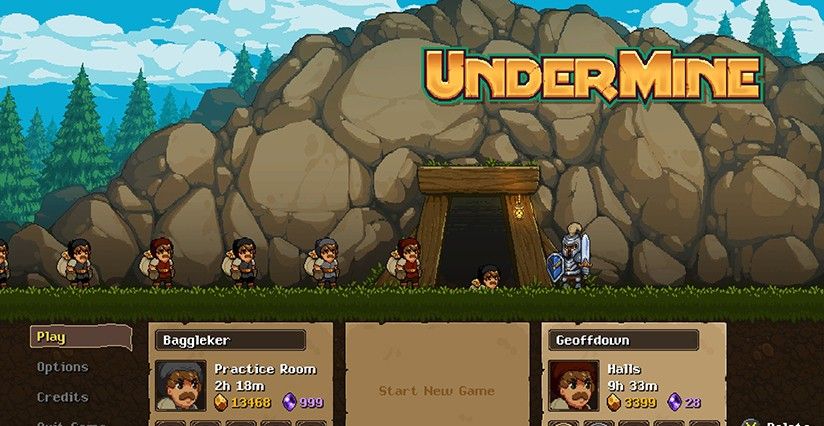The image size is (824, 426).
Task: Select the Play menu entry
Action: click(x=52, y=337)
